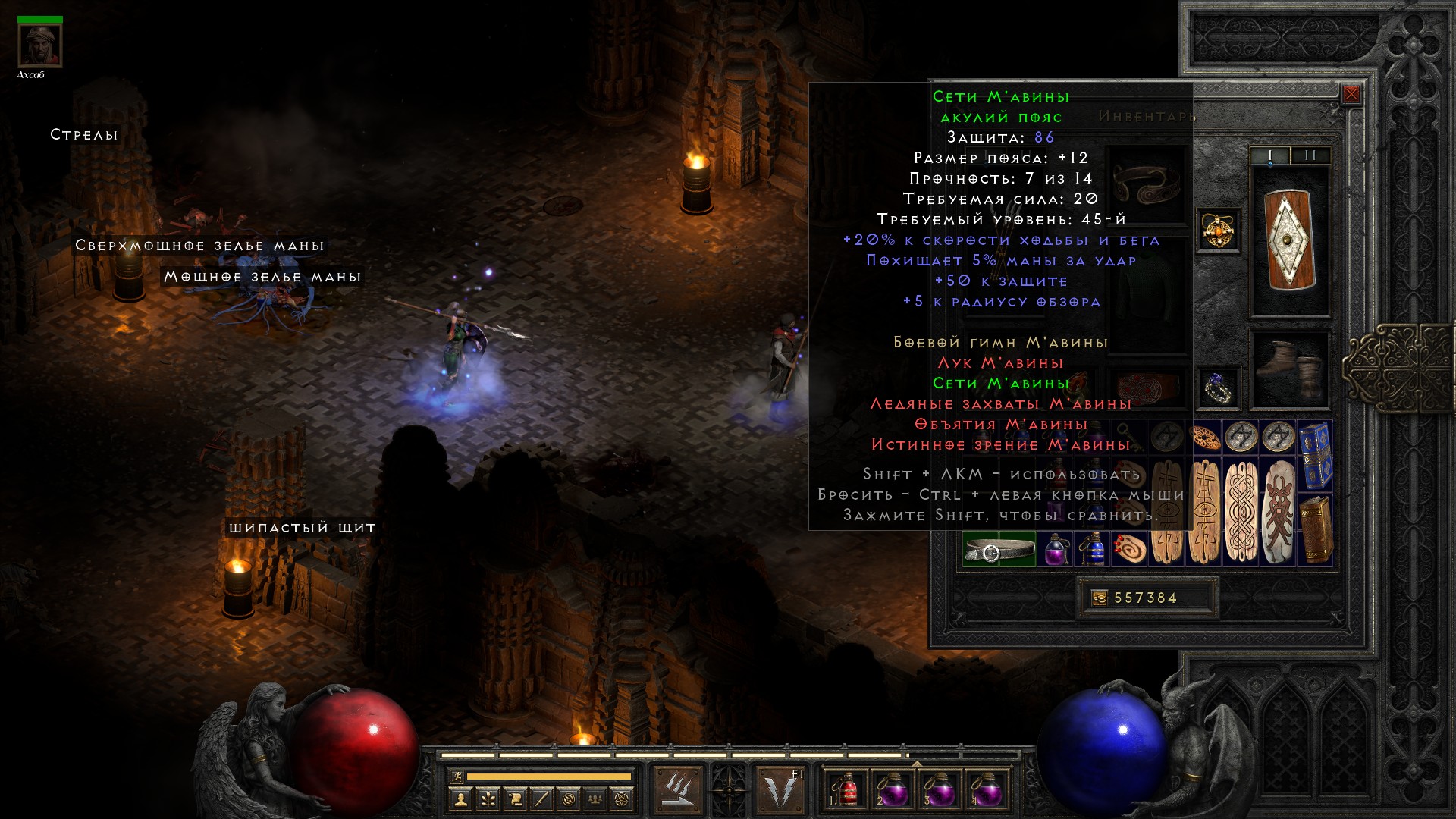Open the character sheet from mini panel
Screen dimensions: 1456x819
click(460, 799)
